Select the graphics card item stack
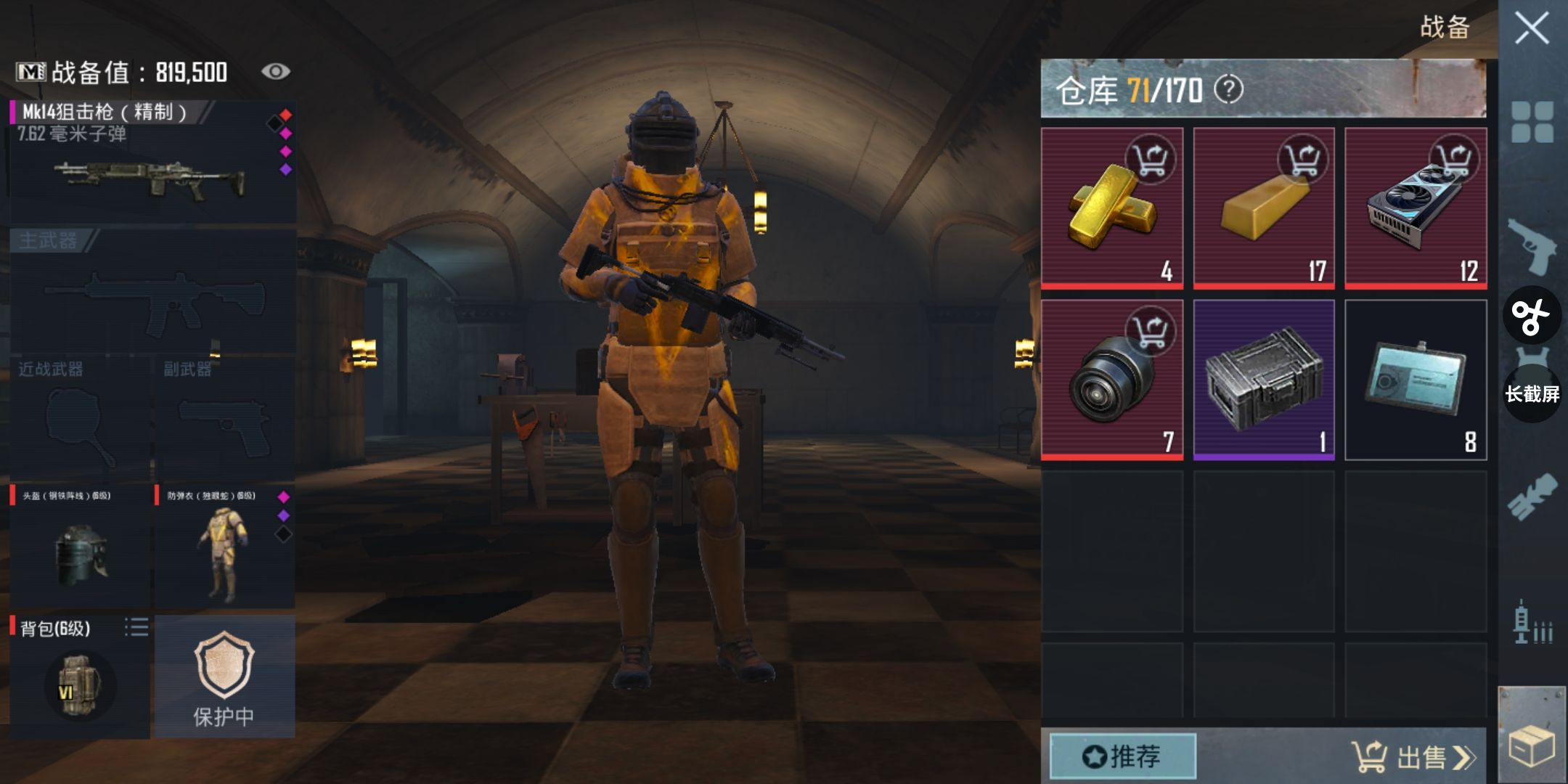The image size is (1568, 784). pos(1416,208)
